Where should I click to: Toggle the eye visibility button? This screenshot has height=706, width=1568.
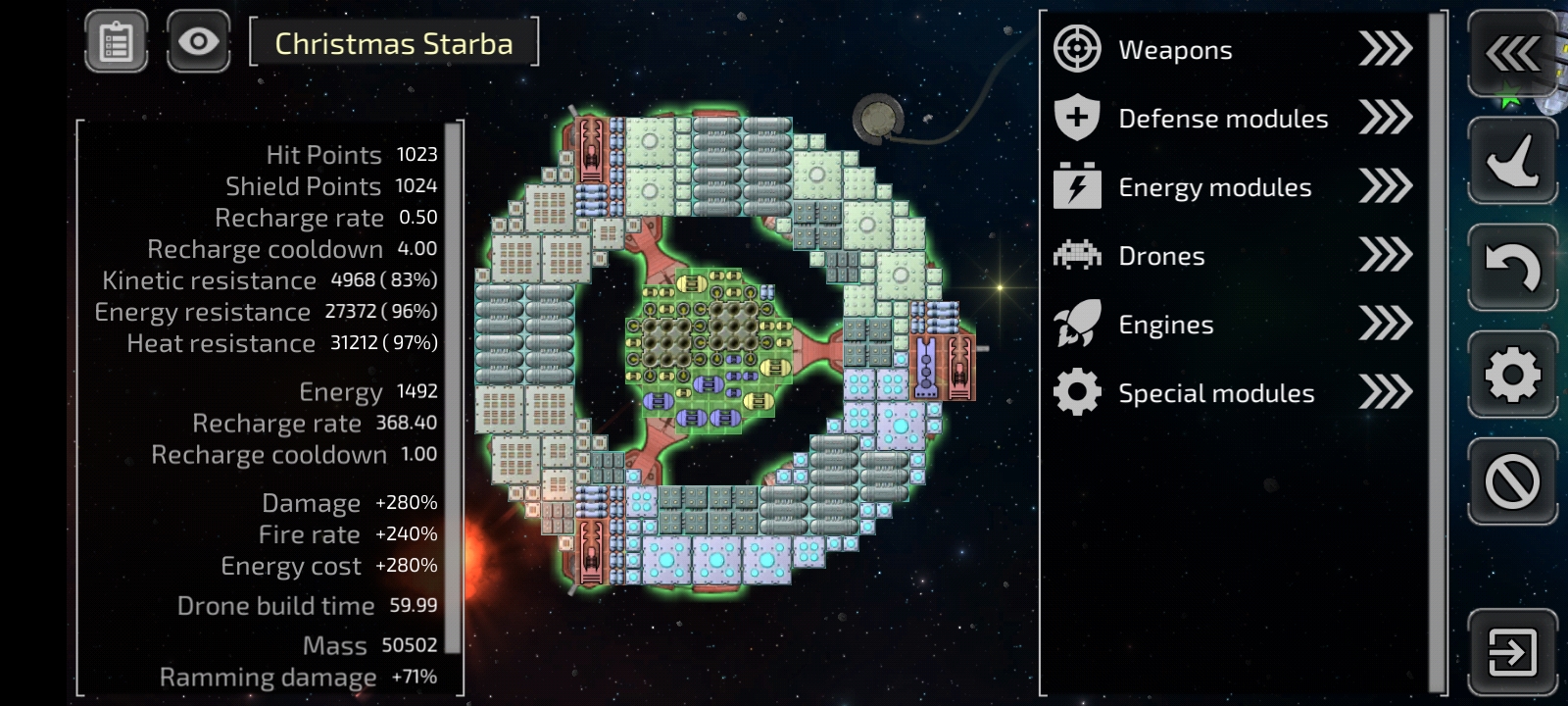[x=198, y=42]
